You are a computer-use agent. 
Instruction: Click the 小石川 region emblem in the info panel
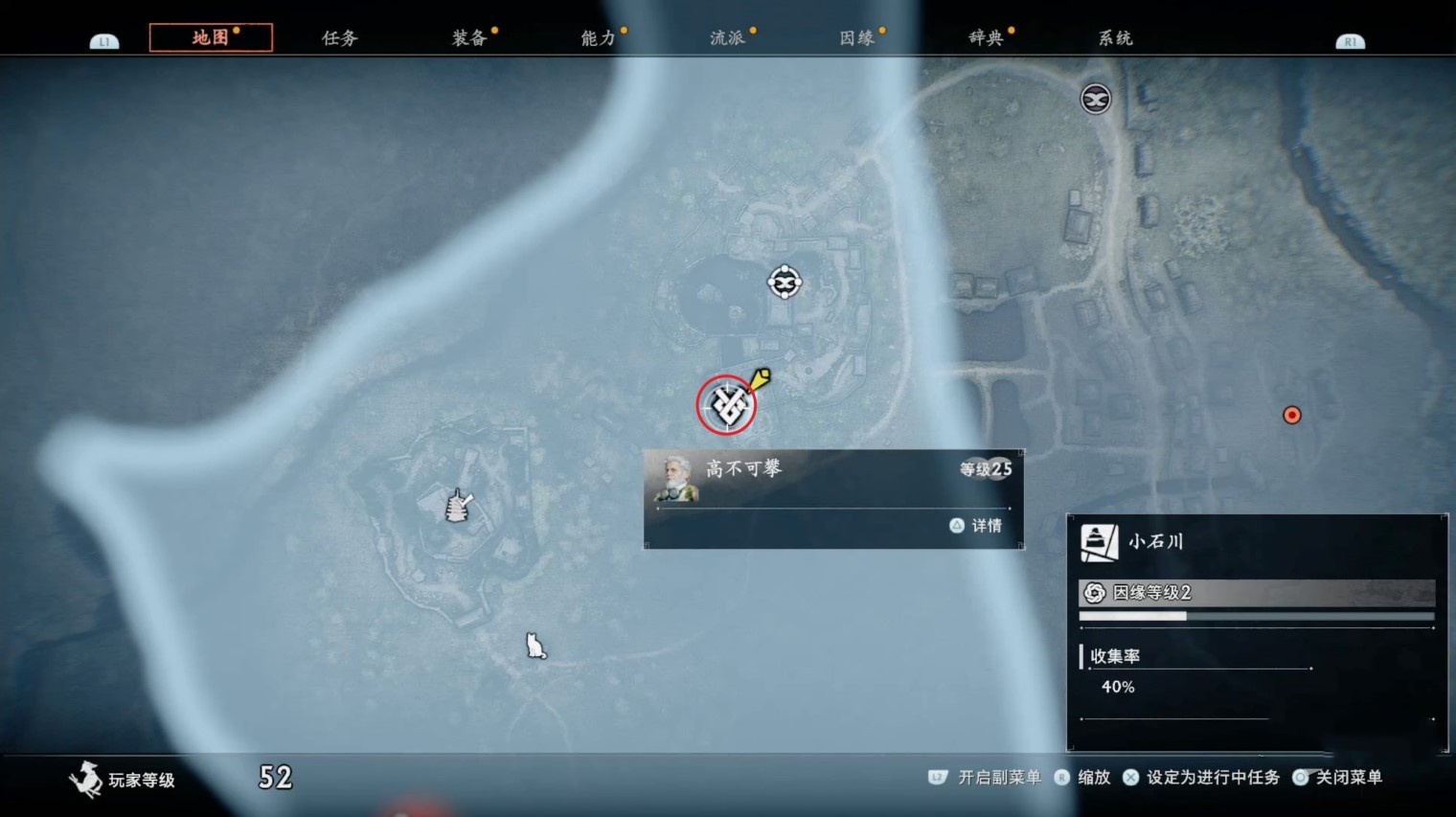coord(1098,541)
